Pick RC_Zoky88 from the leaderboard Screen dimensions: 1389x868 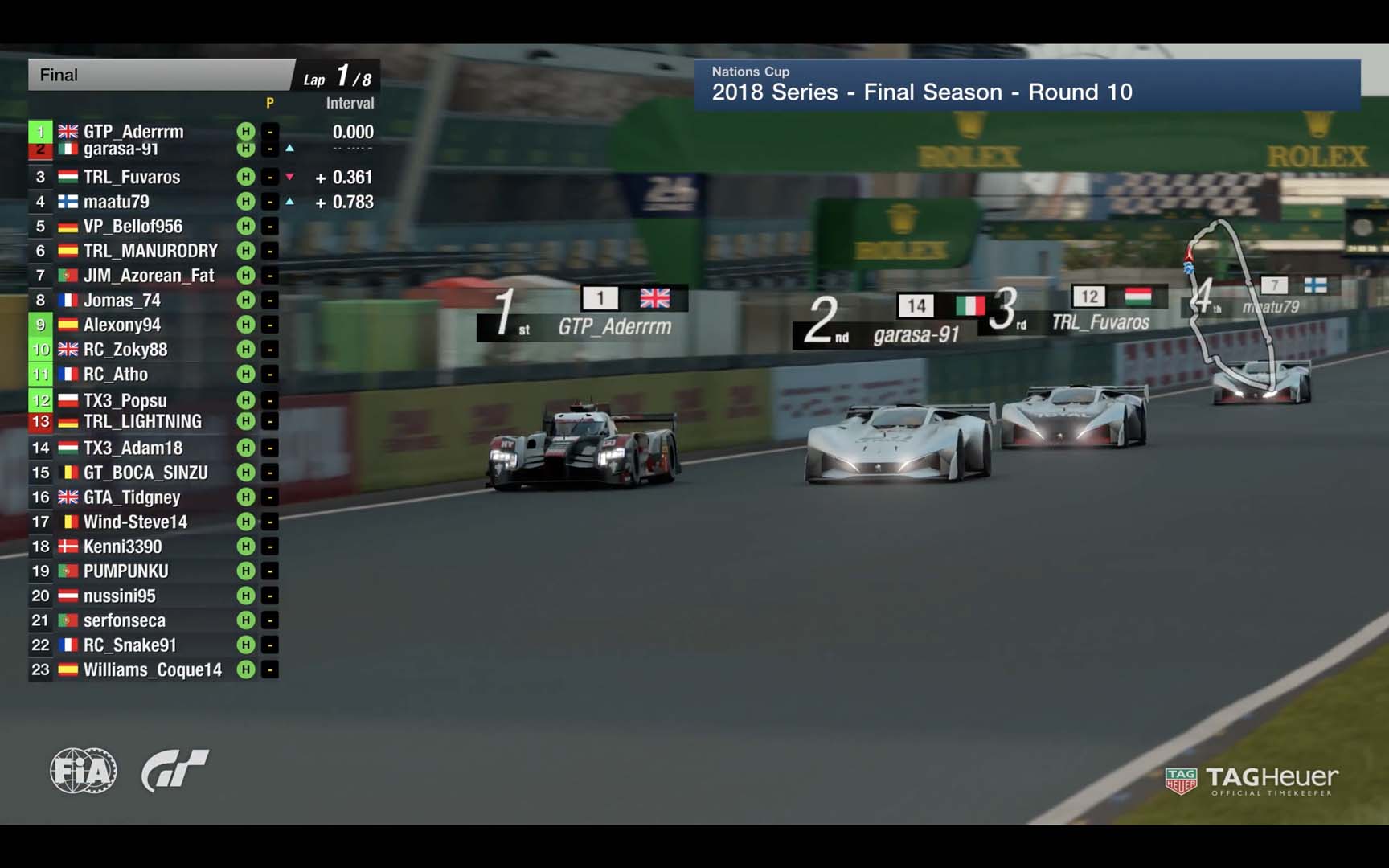pyautogui.click(x=125, y=350)
